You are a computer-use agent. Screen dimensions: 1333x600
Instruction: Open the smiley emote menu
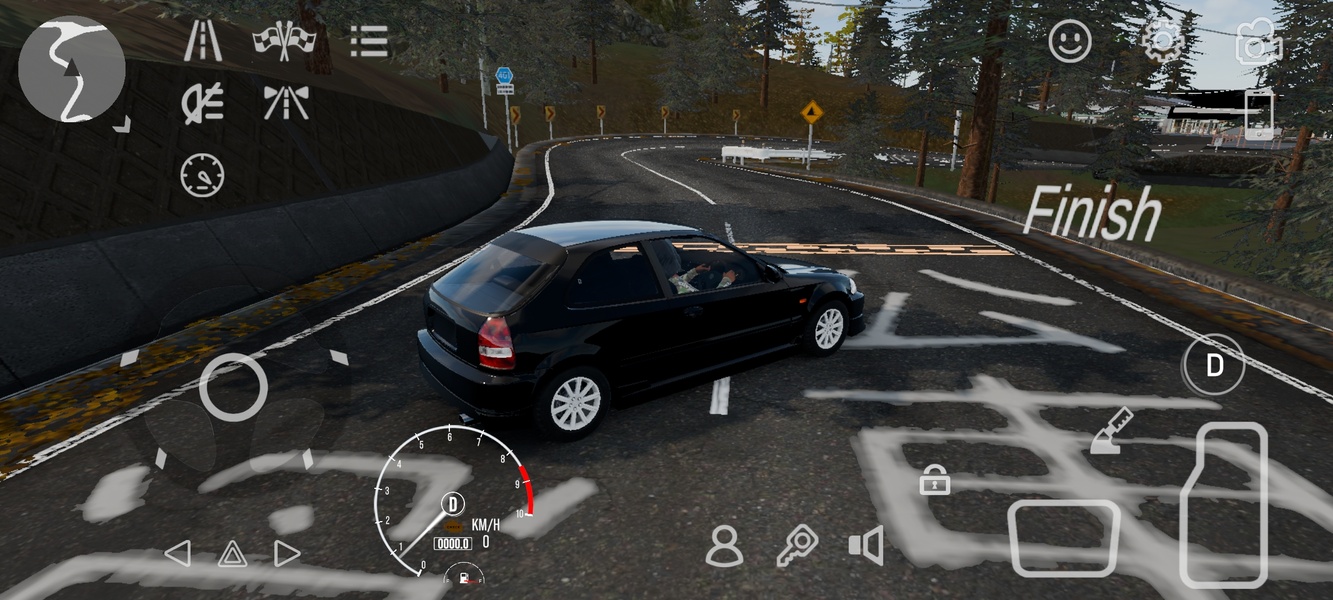(1070, 42)
